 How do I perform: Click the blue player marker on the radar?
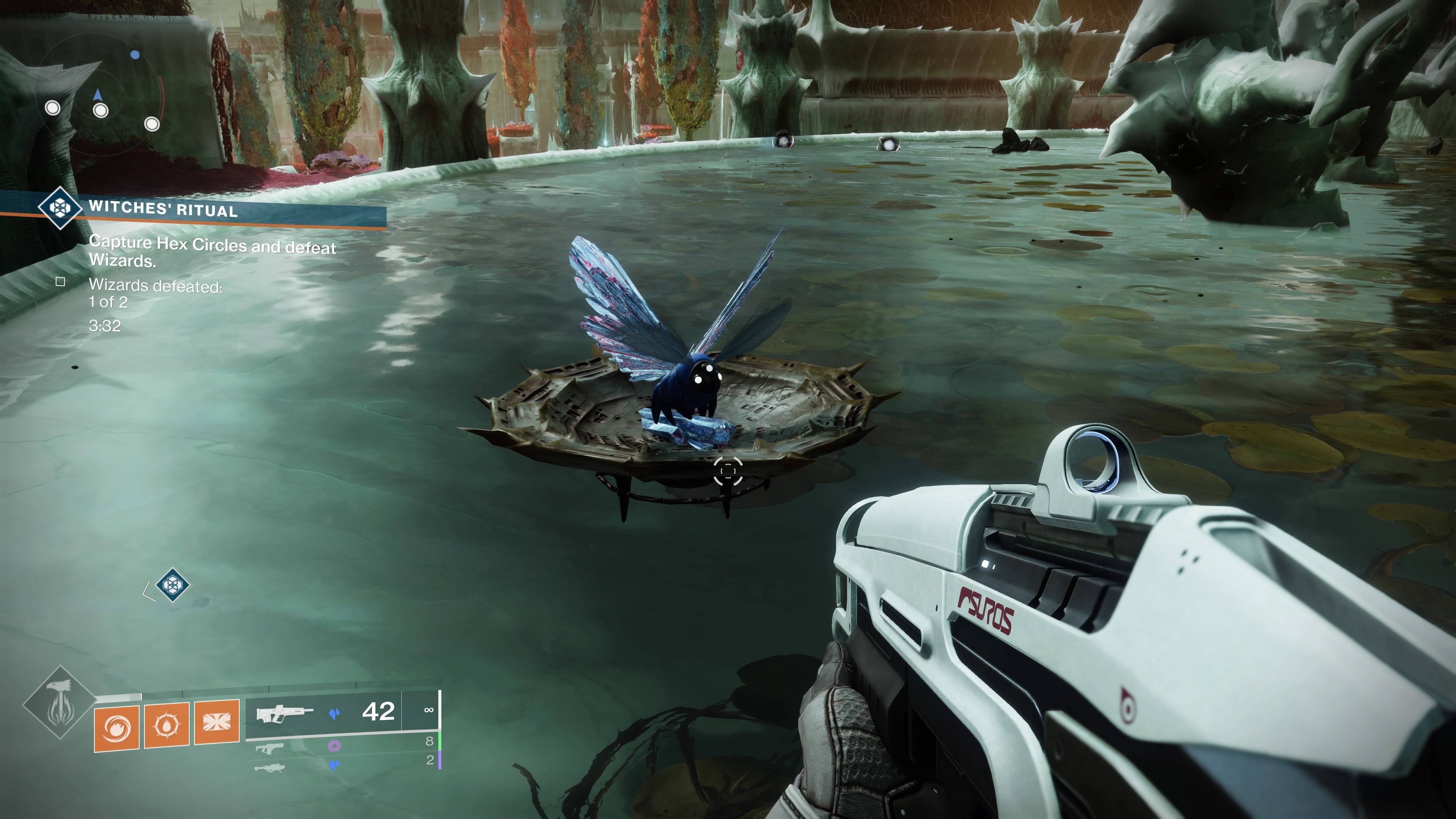point(135,55)
